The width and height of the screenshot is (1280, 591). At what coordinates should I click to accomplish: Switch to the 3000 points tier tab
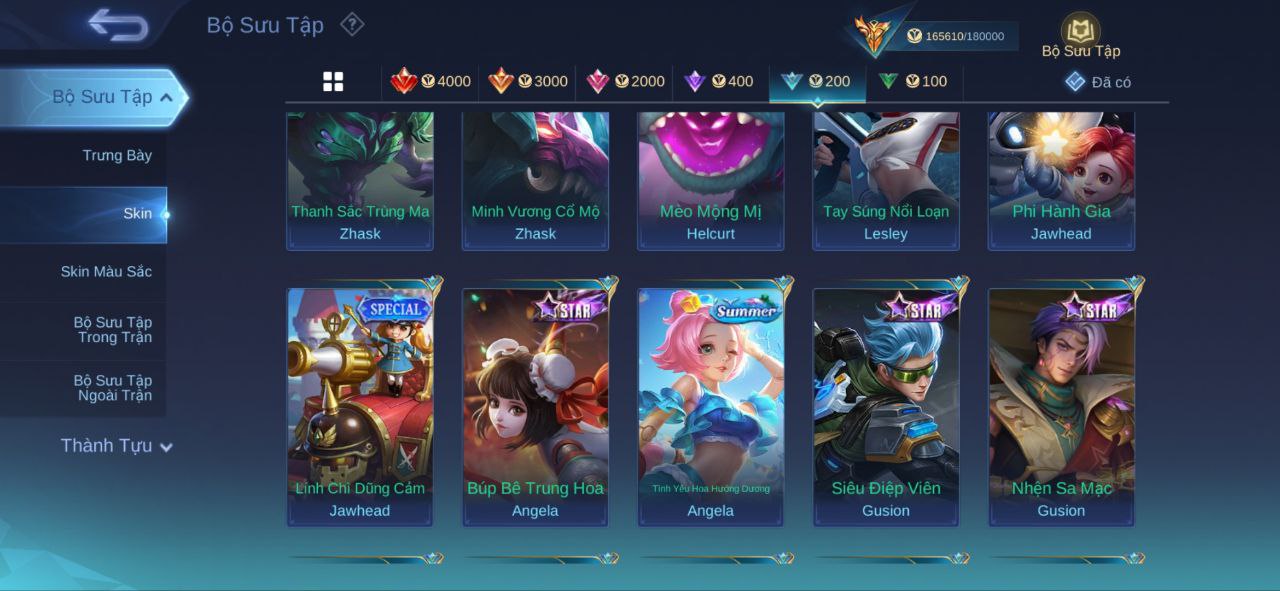coord(528,82)
